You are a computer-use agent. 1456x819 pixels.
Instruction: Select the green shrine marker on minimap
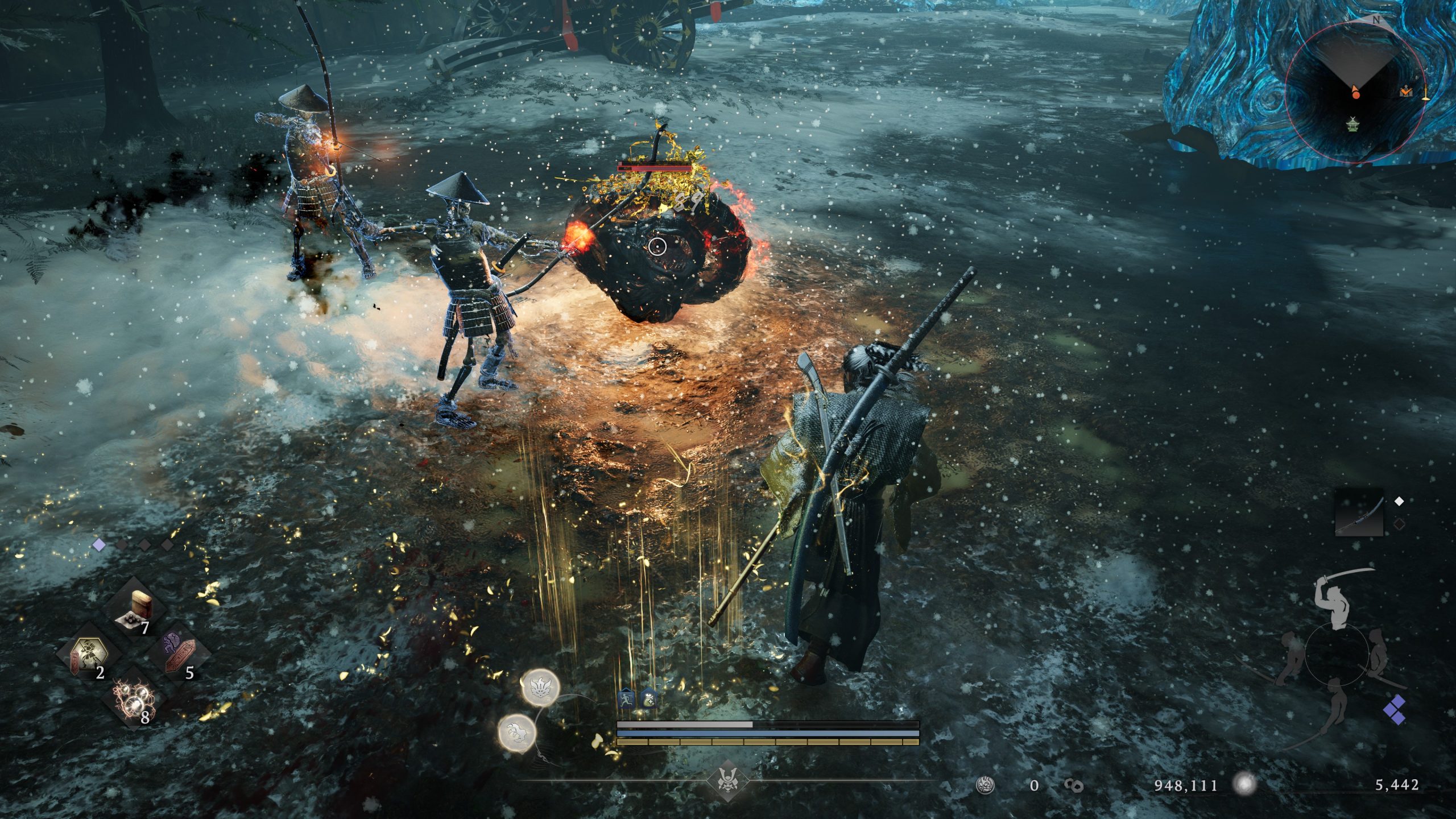click(1352, 123)
